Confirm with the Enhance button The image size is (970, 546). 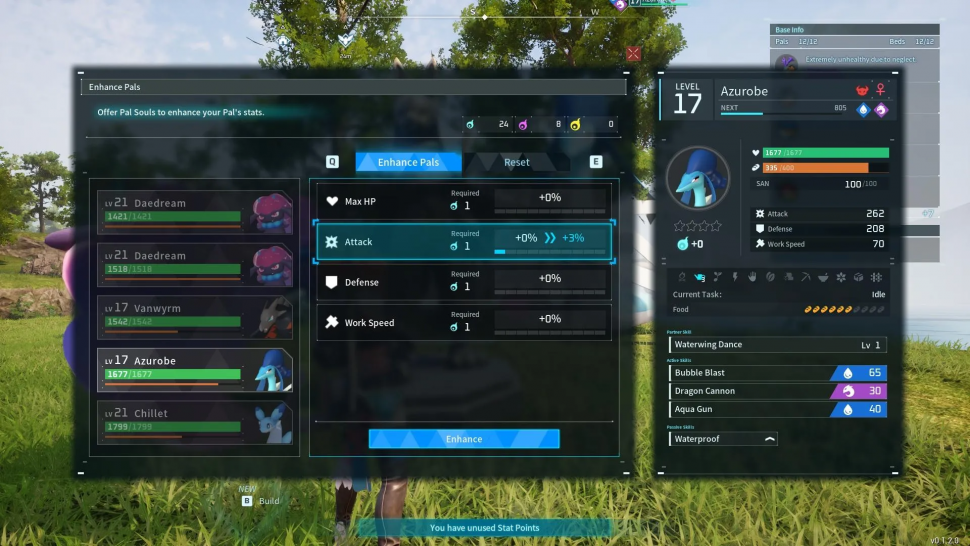464,439
